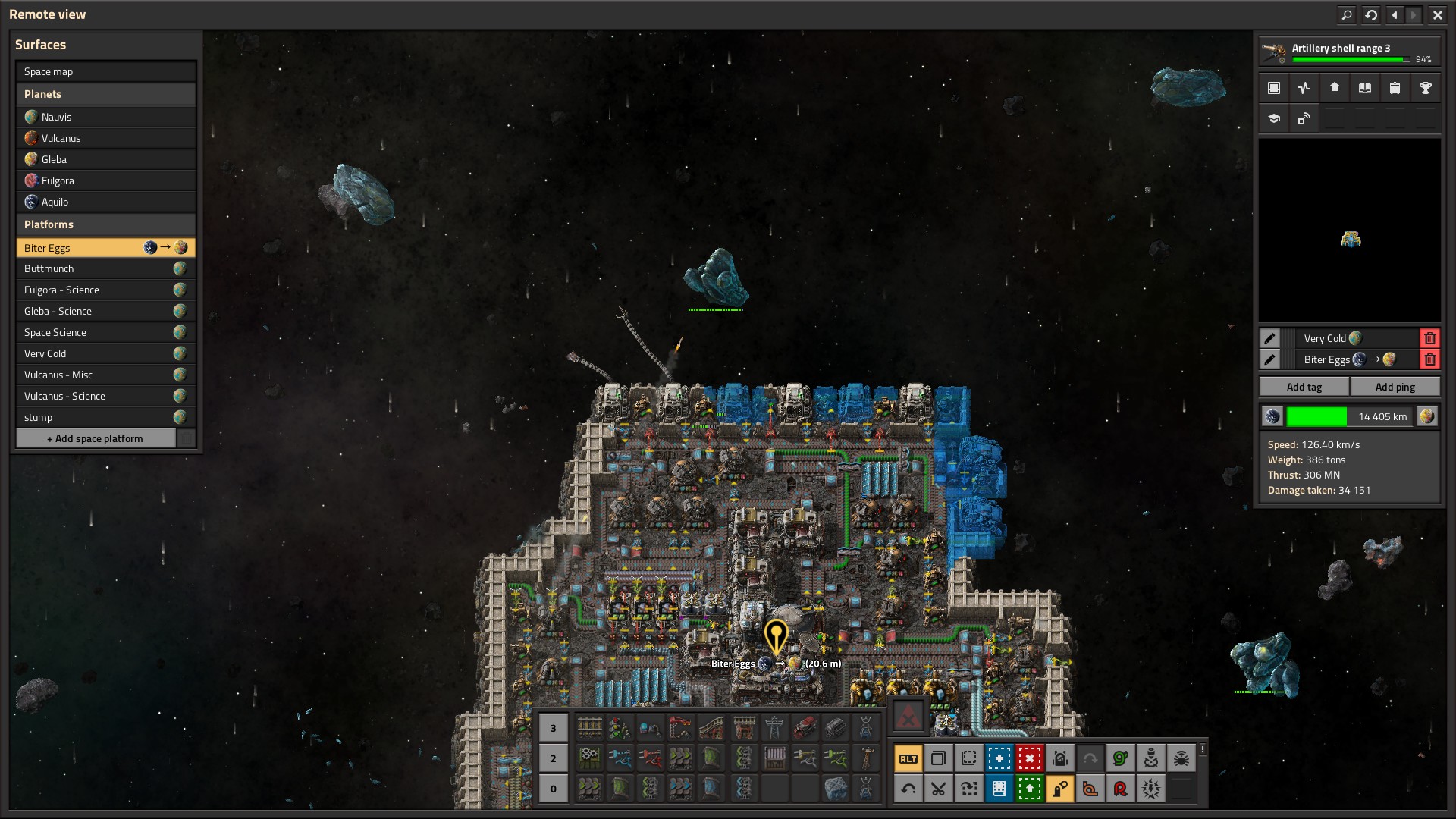Close the Remote view window
The width and height of the screenshot is (1456, 819).
pyautogui.click(x=1437, y=14)
